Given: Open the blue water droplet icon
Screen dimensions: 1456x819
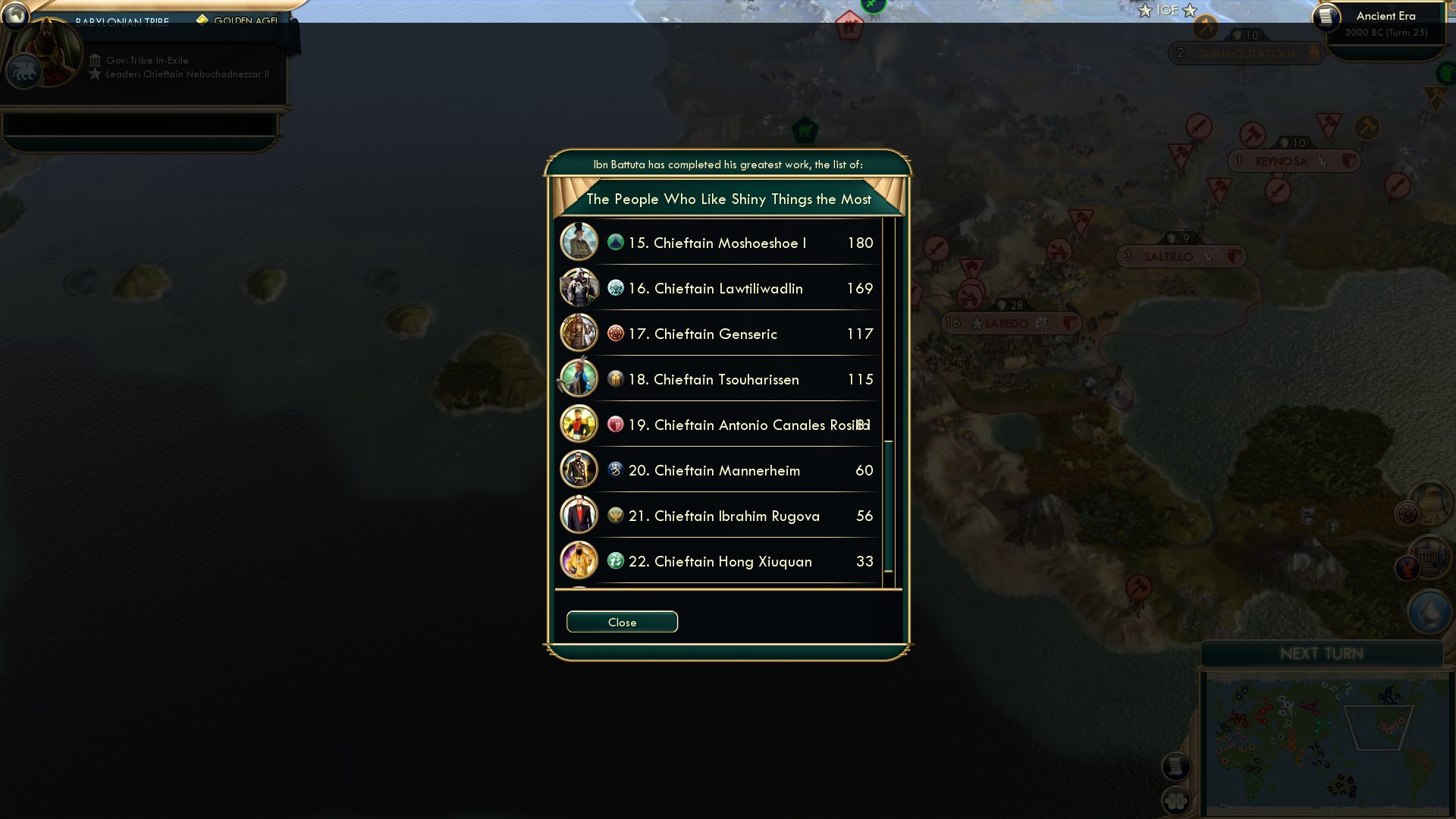Looking at the screenshot, I should coord(1429,610).
